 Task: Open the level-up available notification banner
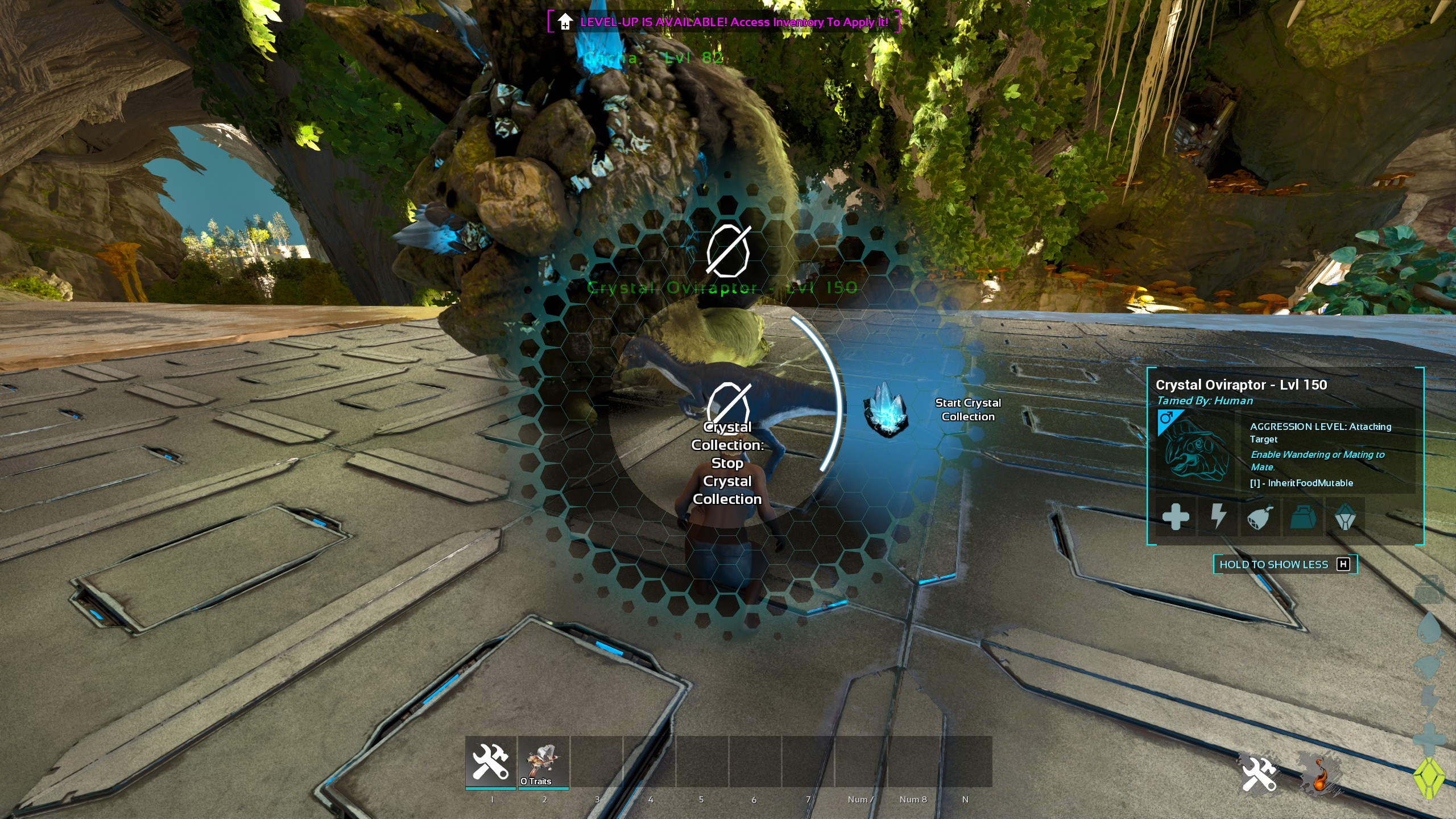click(724, 22)
